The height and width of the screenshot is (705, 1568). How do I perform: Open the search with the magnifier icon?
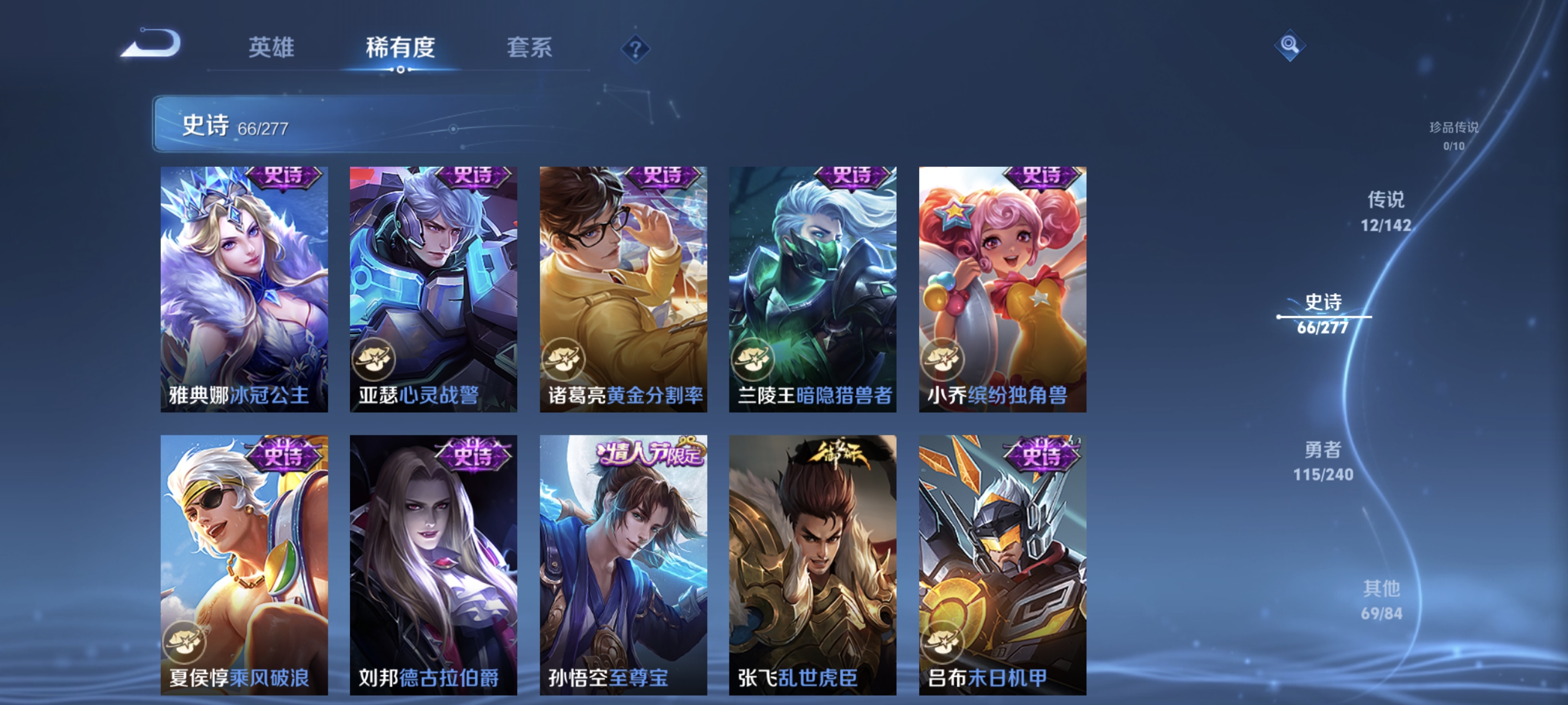pos(1291,45)
